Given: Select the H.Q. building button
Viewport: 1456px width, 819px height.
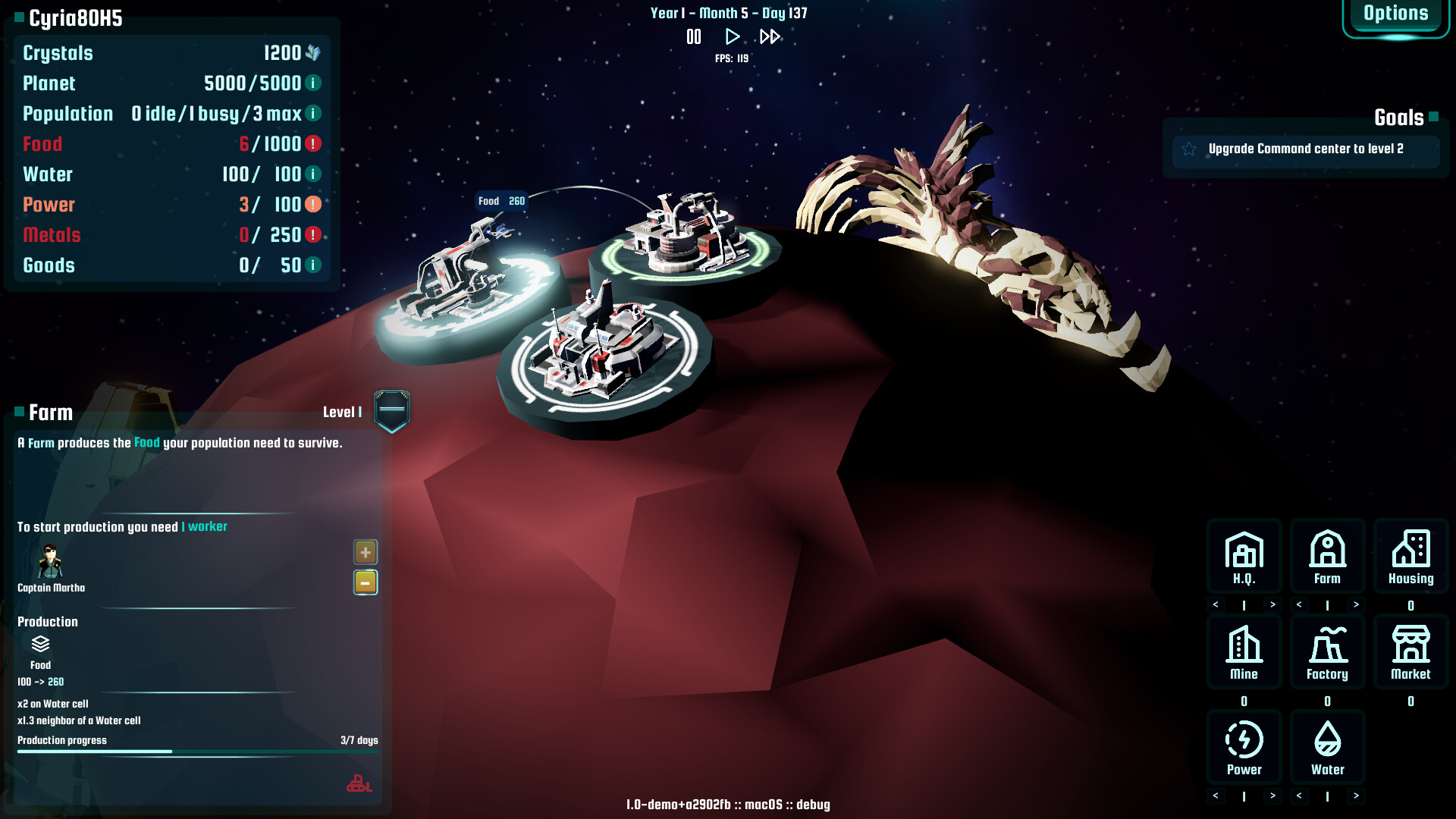Looking at the screenshot, I should [x=1244, y=556].
